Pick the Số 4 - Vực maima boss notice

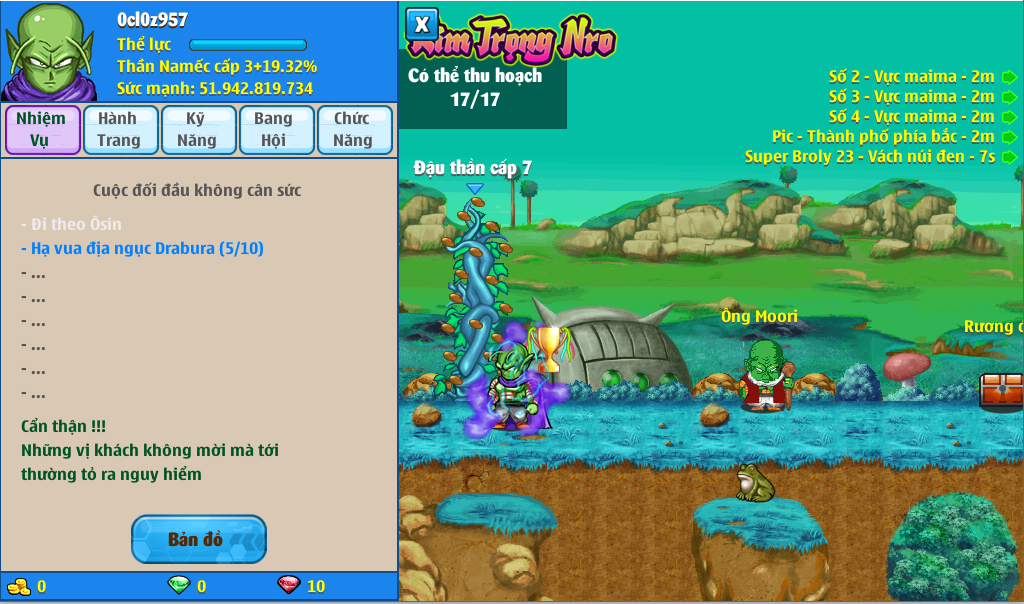pyautogui.click(x=911, y=117)
